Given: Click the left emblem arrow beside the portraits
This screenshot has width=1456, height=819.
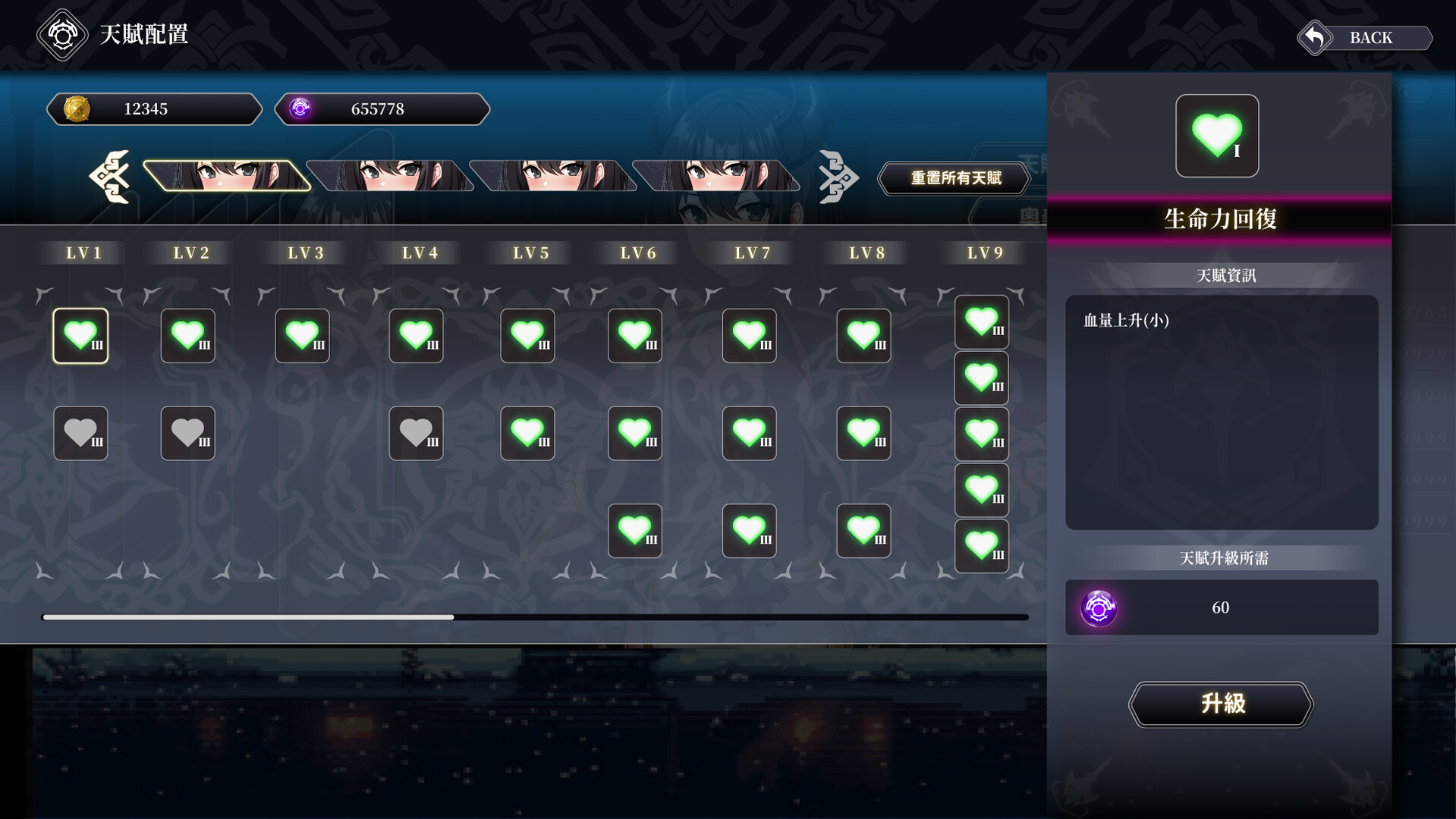Looking at the screenshot, I should tap(112, 177).
